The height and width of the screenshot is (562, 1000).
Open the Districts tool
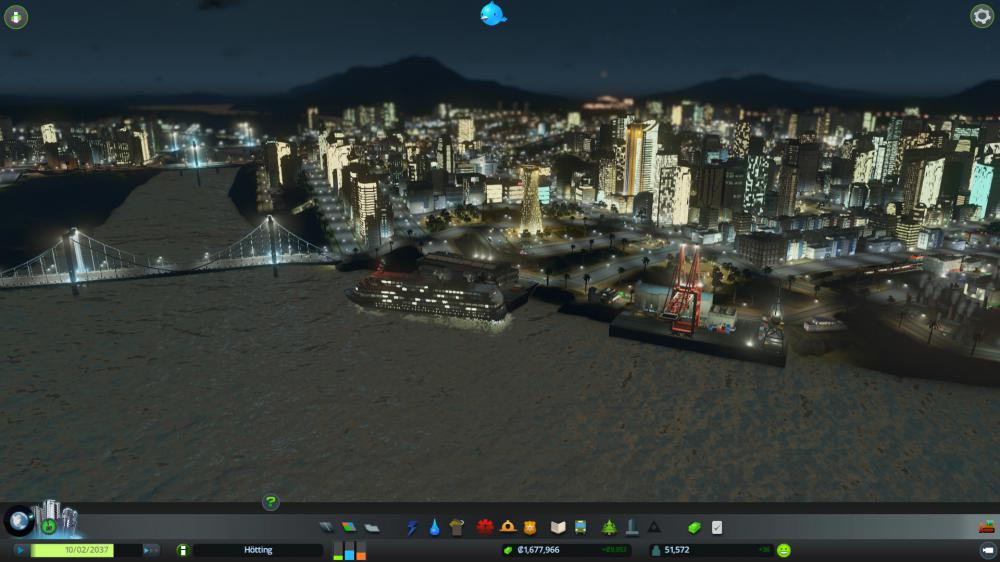(x=372, y=527)
